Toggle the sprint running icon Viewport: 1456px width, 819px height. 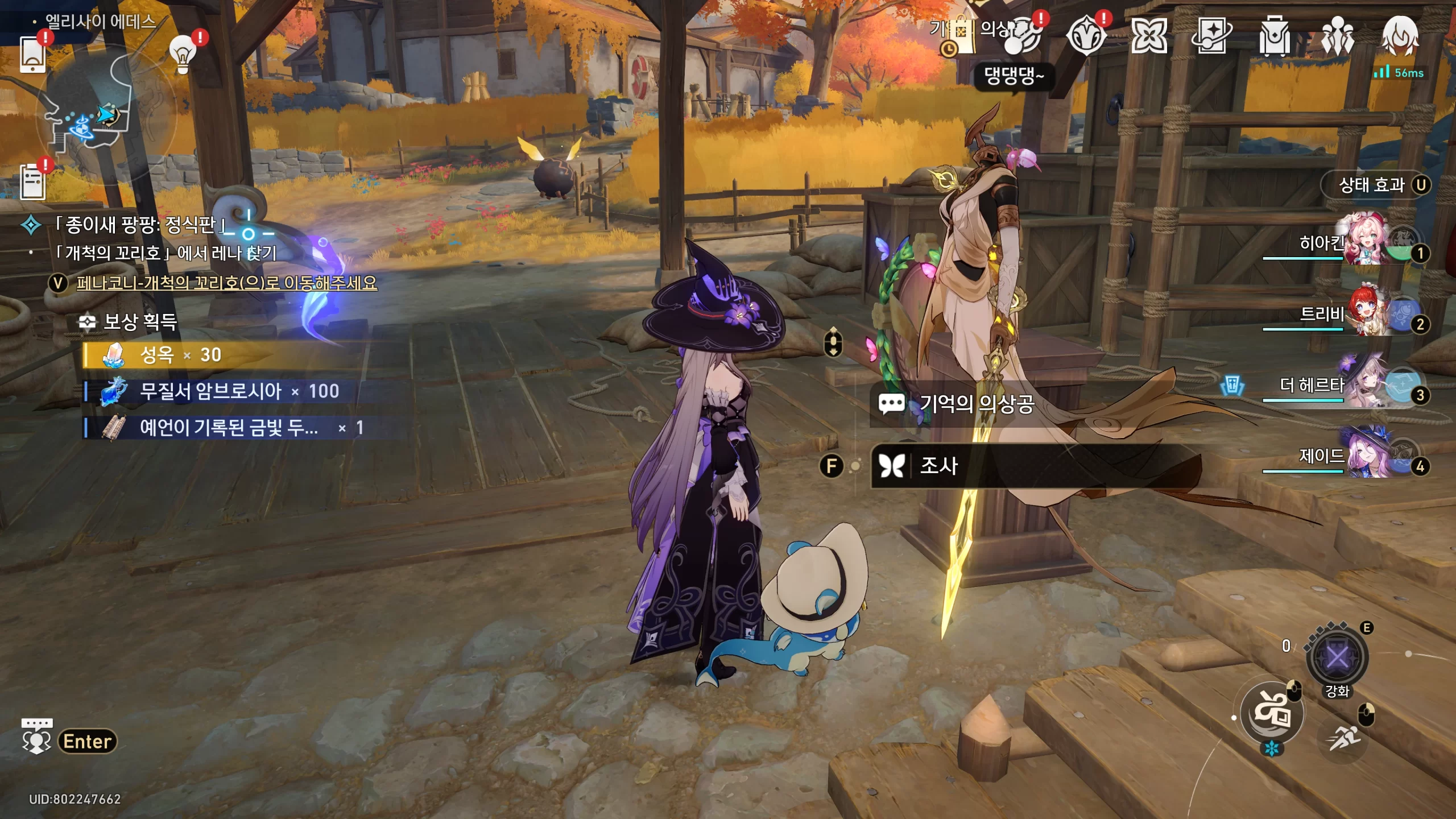(x=1344, y=738)
